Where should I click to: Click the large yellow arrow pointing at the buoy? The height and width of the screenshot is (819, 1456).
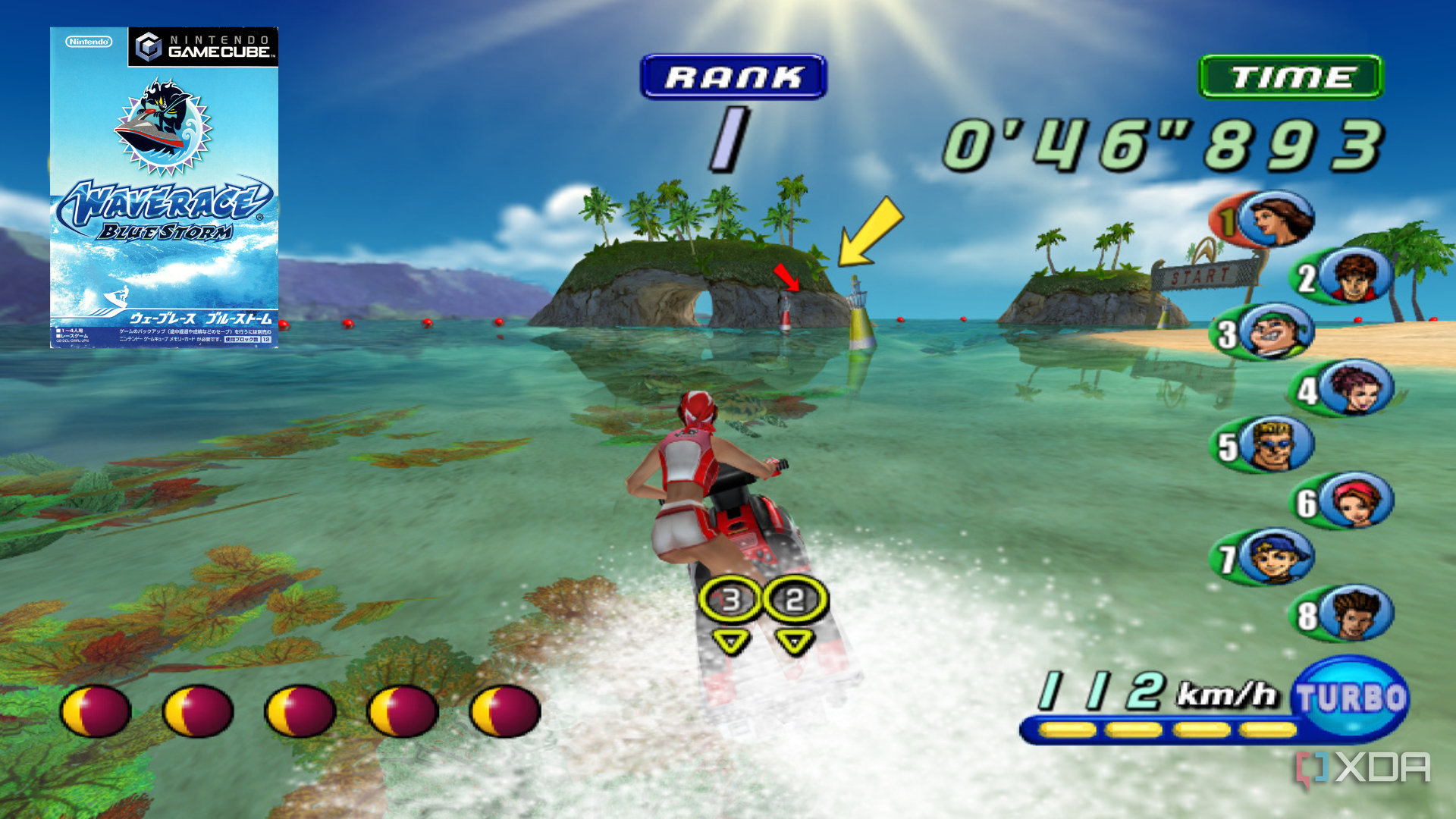[872, 231]
